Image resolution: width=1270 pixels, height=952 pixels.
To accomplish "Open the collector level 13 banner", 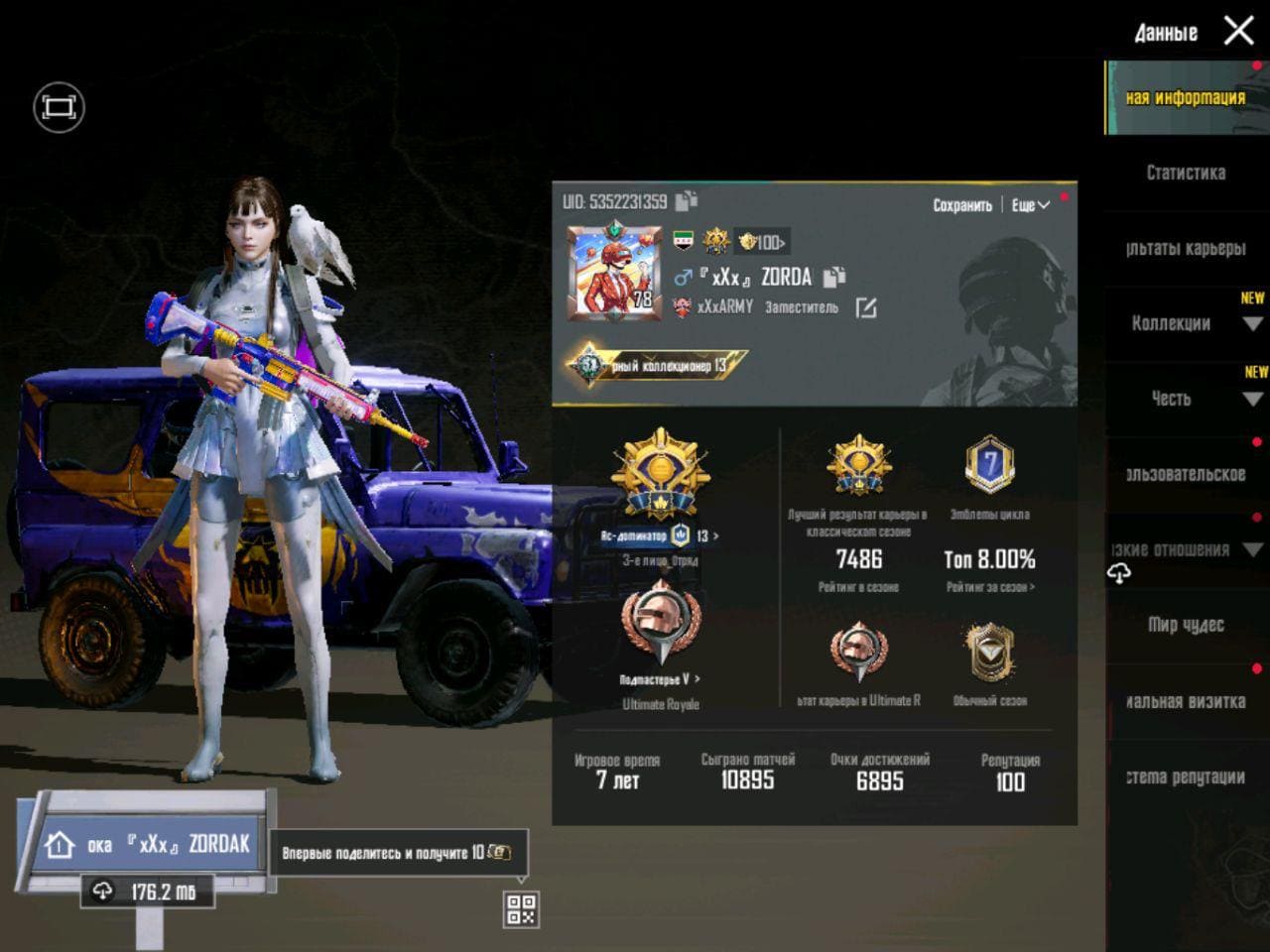I will [657, 365].
